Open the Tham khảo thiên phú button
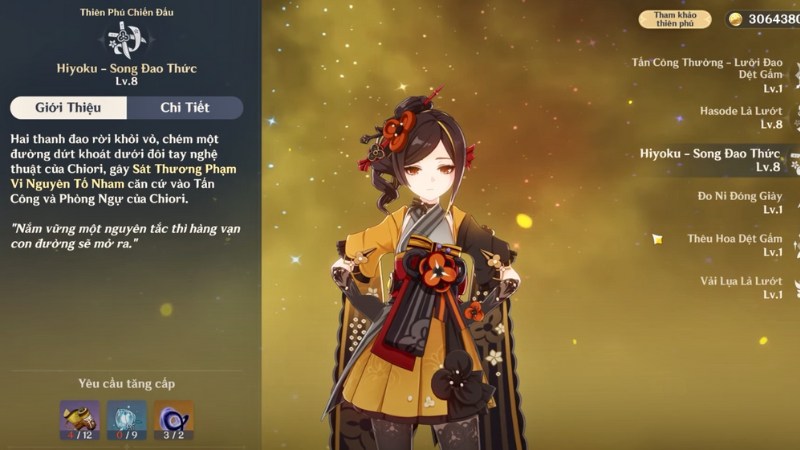Viewport: 800px width, 450px height. pyautogui.click(x=675, y=19)
